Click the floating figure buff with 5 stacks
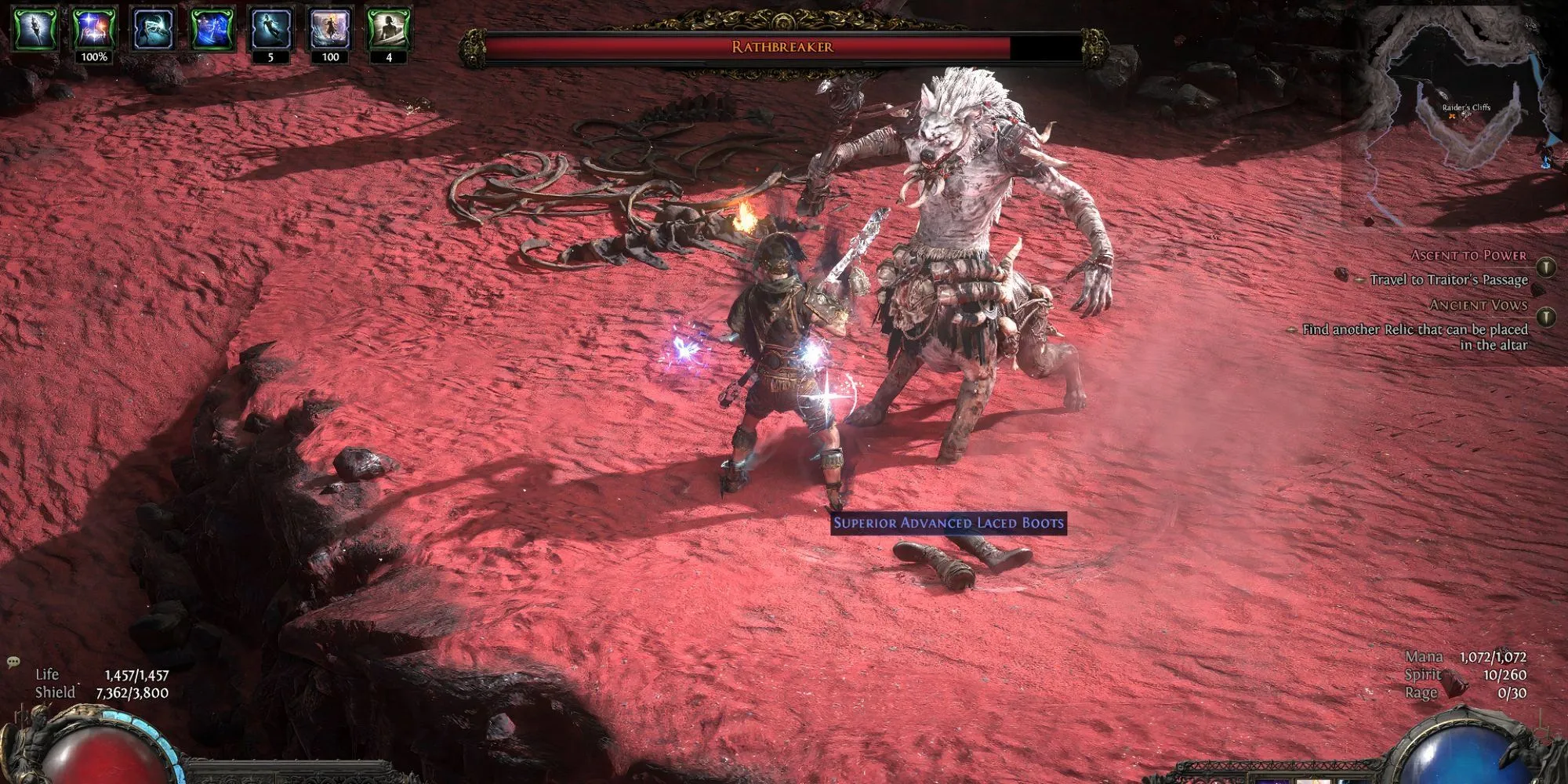The width and height of the screenshot is (1568, 784). [x=270, y=28]
